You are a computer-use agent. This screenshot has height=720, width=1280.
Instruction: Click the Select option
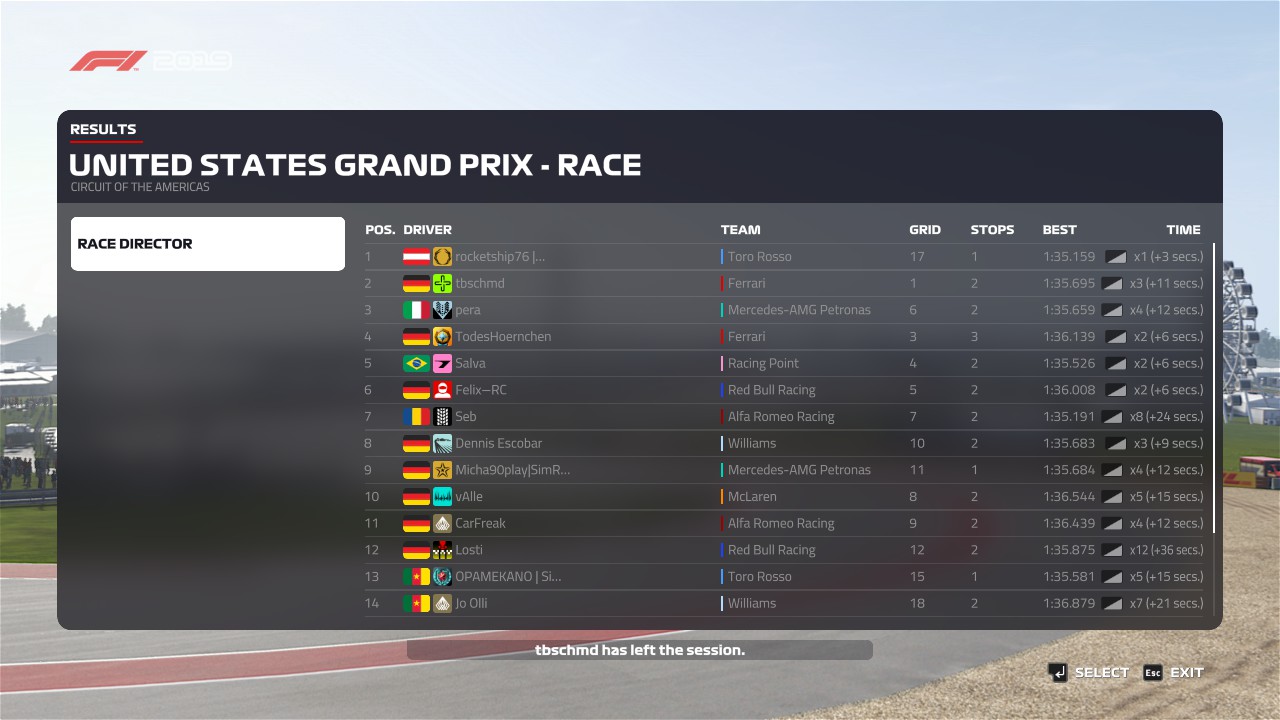point(1089,673)
